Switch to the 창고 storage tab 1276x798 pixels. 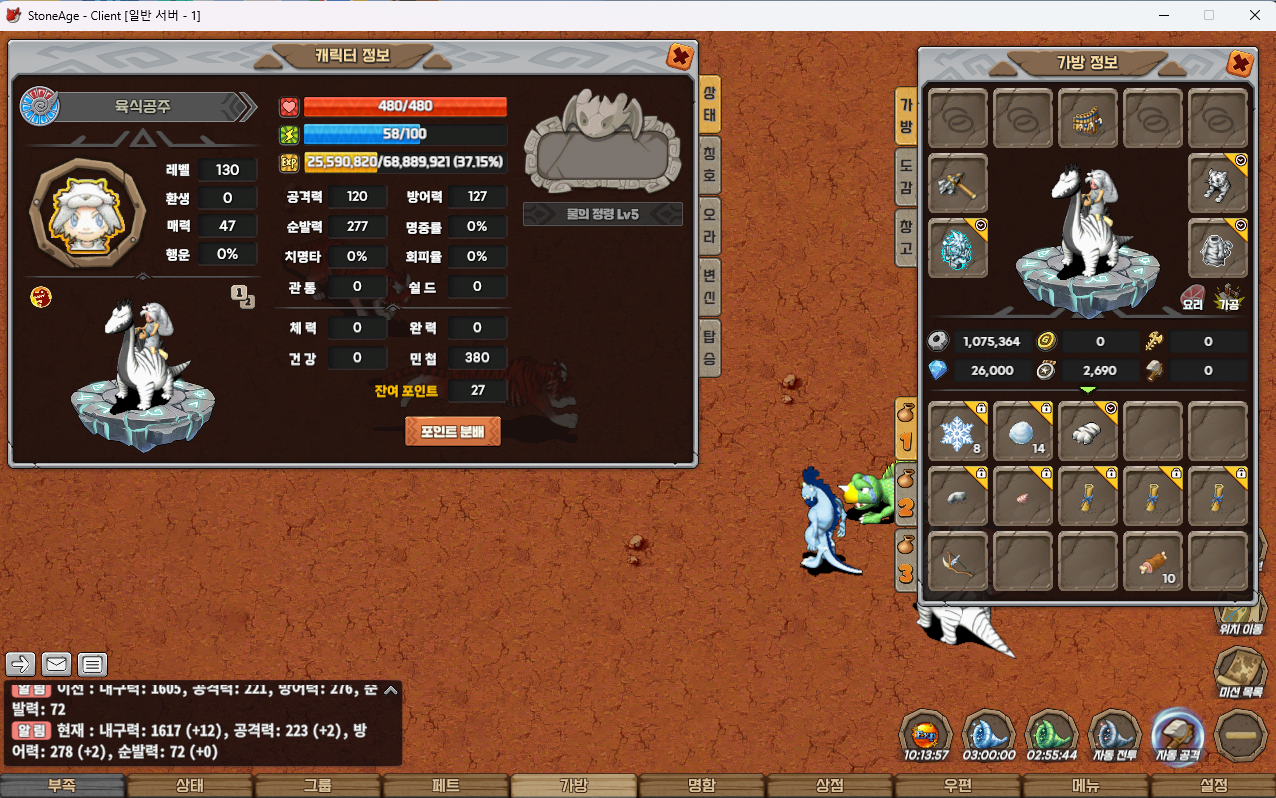click(905, 238)
